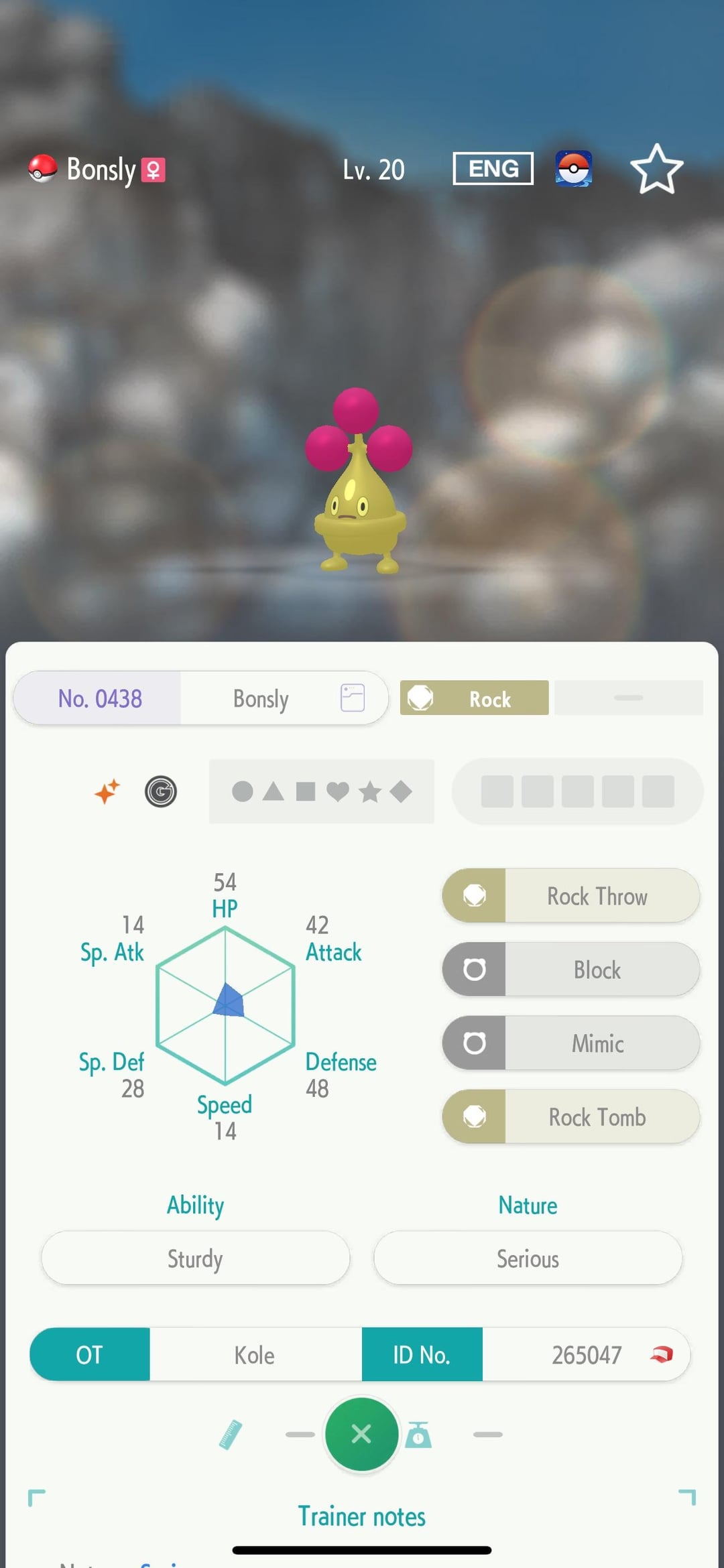Tap the shiny sparkle icon
Image resolution: width=724 pixels, height=1568 pixels.
pyautogui.click(x=107, y=791)
